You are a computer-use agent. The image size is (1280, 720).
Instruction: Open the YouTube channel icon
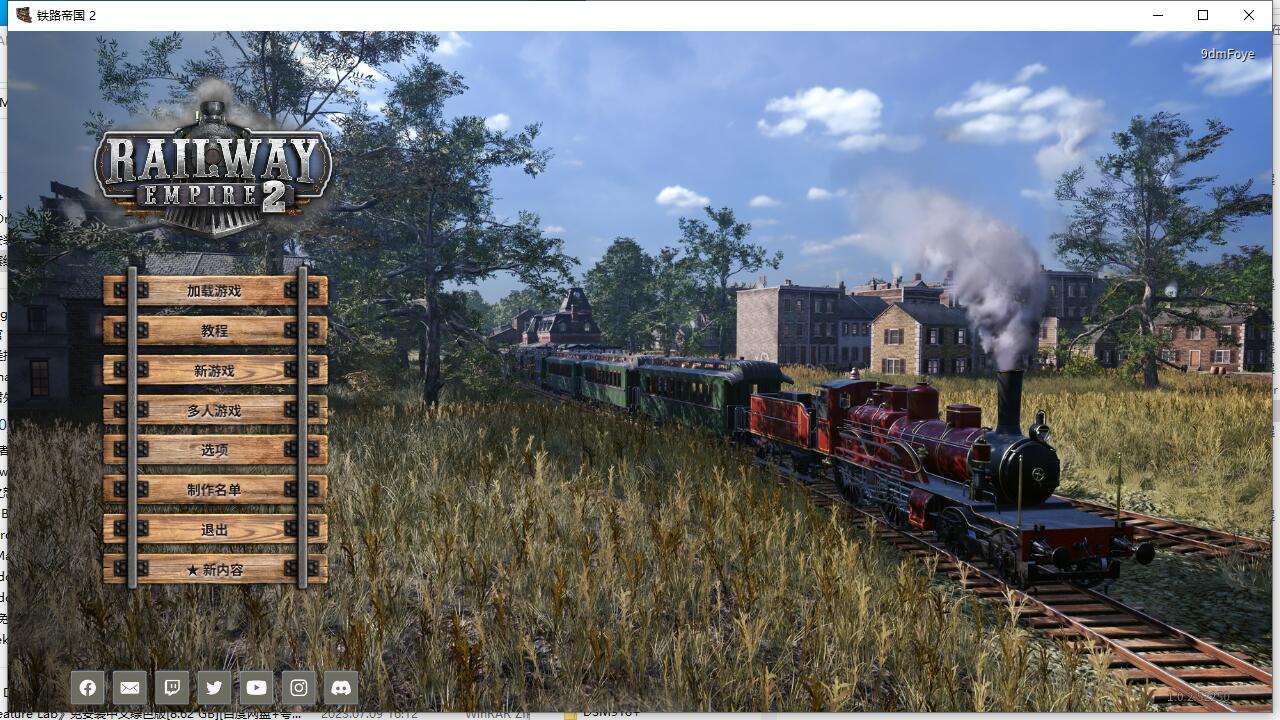(x=256, y=687)
